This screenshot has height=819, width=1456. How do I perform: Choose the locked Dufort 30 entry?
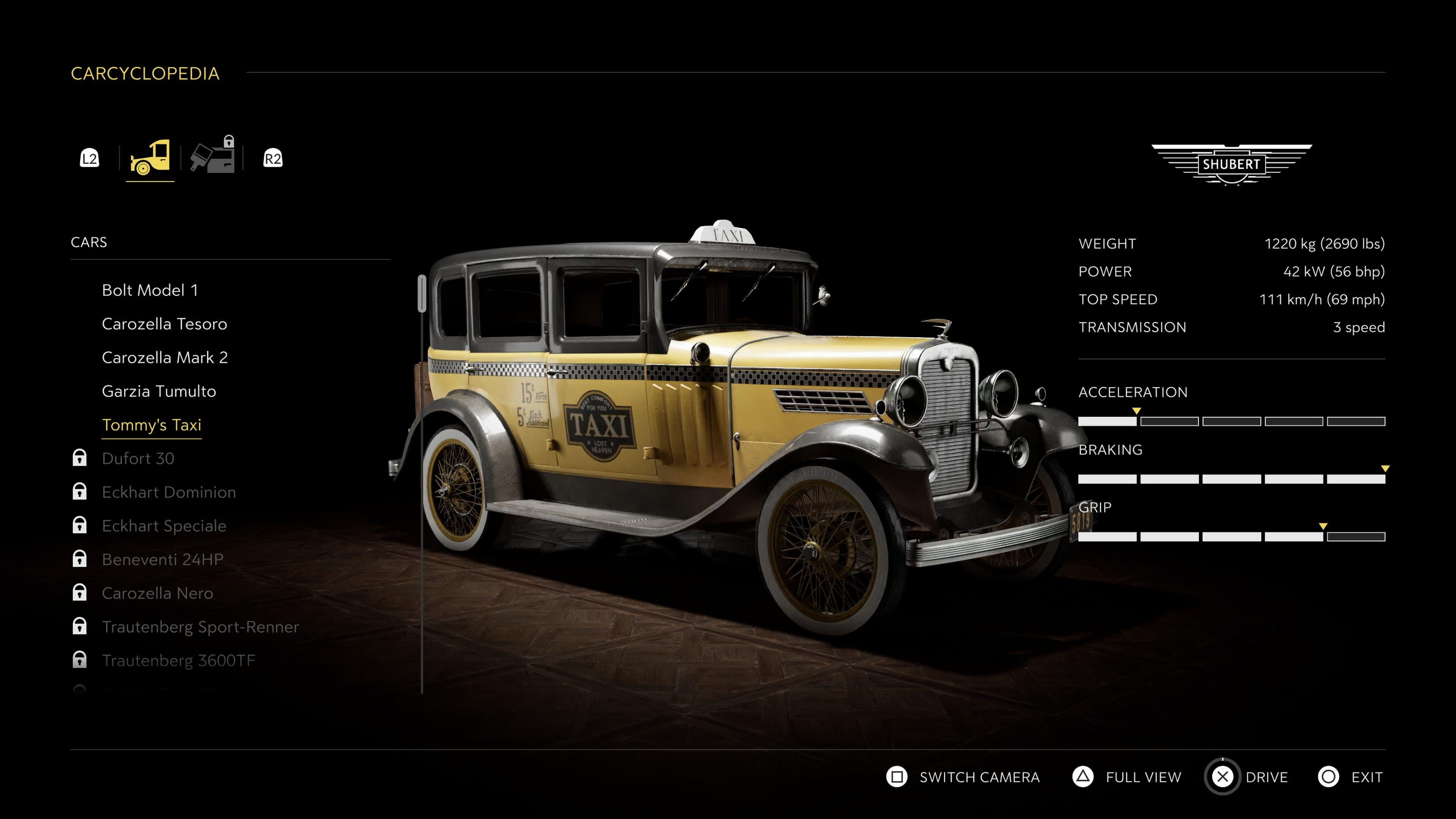tap(138, 458)
